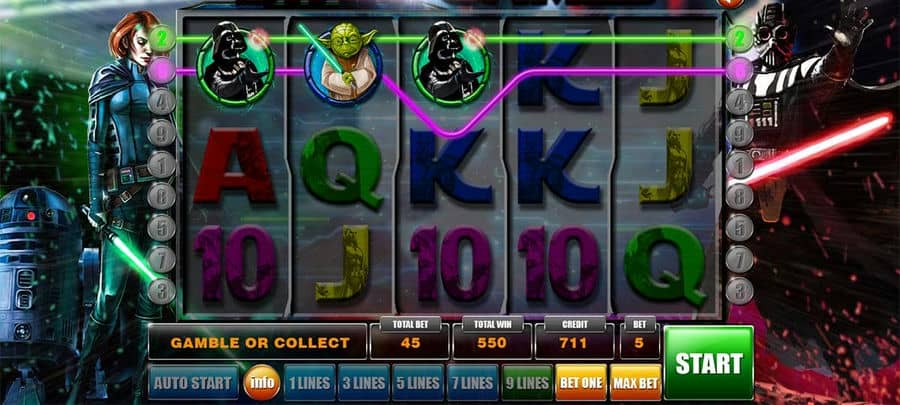
Task: Activate AUTO START mode
Action: click(x=194, y=382)
